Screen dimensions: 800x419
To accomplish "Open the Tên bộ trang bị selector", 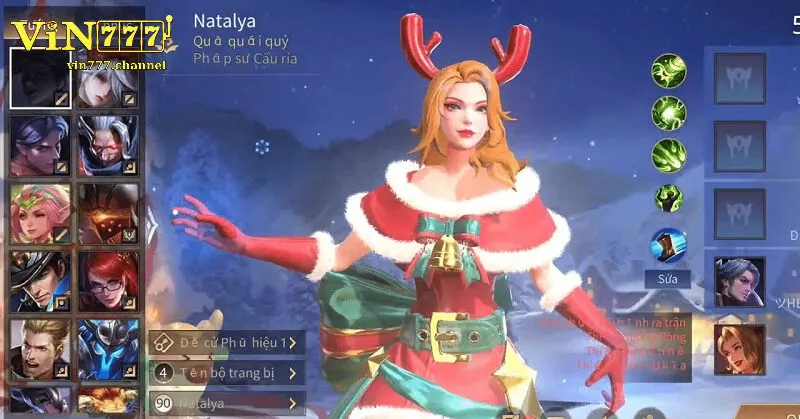I will tap(226, 373).
